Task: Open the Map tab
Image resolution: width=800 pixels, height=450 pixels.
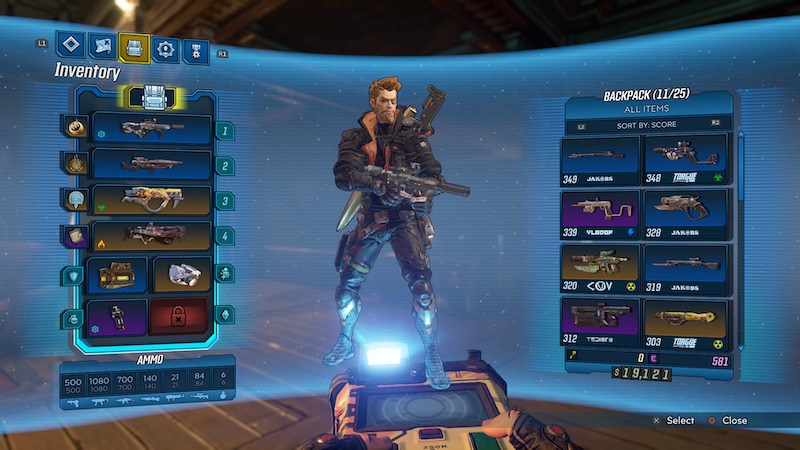Action: 101,46
